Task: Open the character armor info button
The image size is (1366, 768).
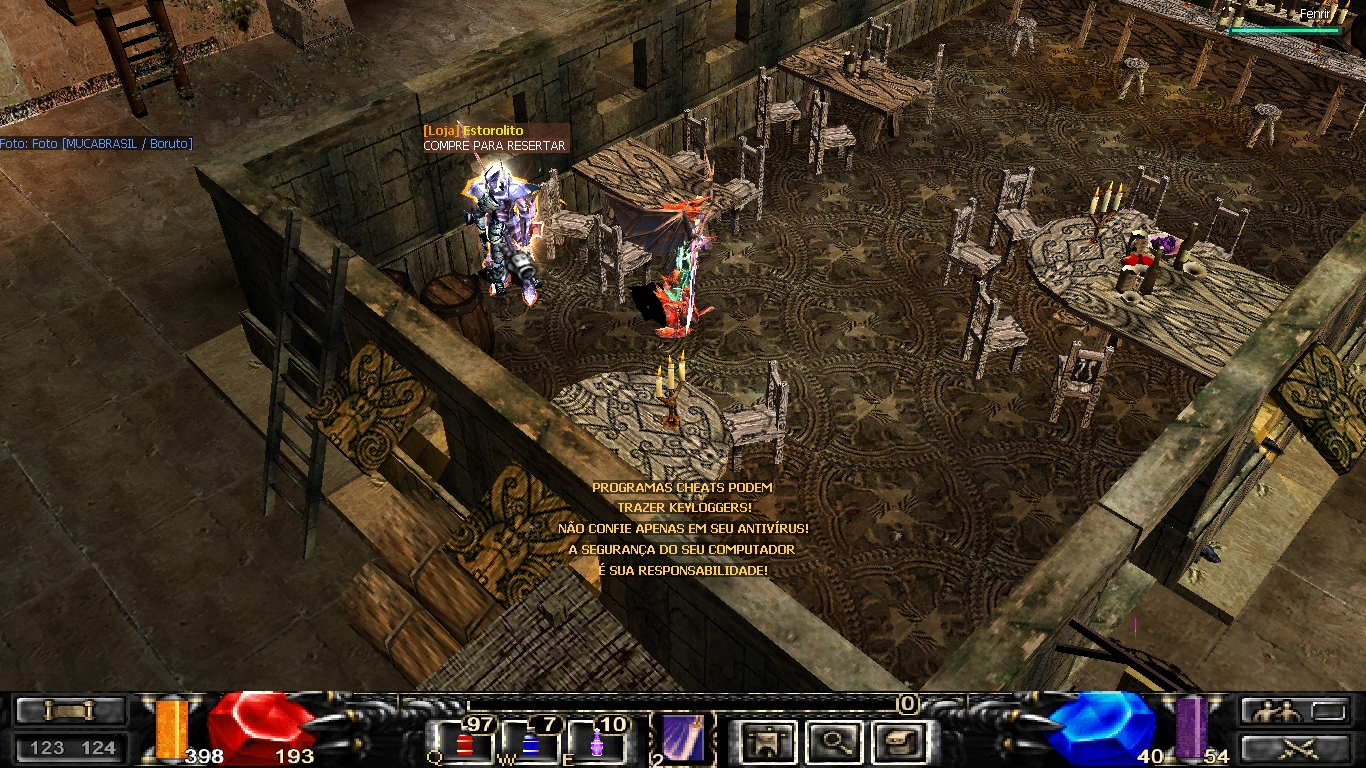Action: coord(768,742)
